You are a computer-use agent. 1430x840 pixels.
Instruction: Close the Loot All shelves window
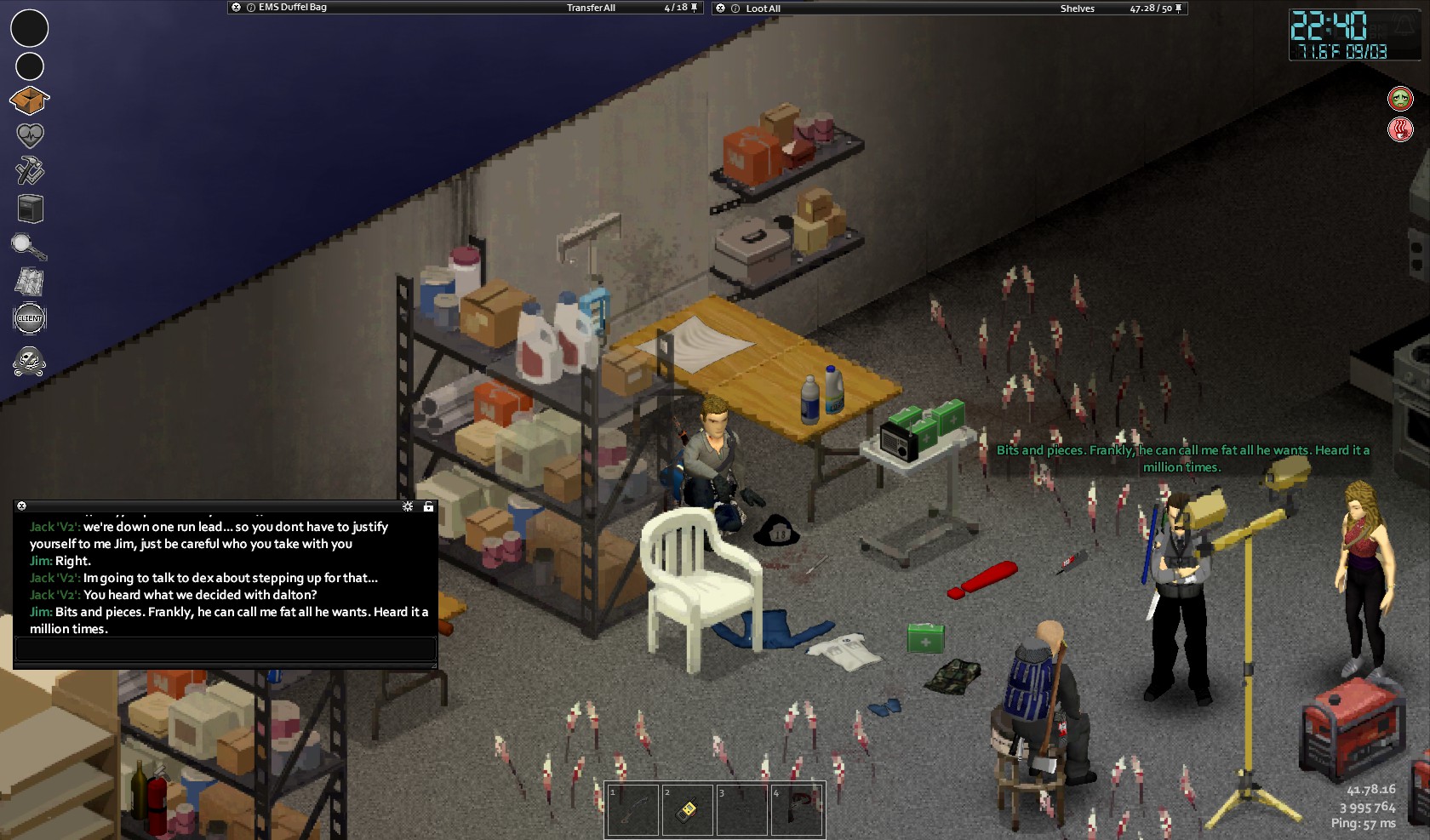721,9
